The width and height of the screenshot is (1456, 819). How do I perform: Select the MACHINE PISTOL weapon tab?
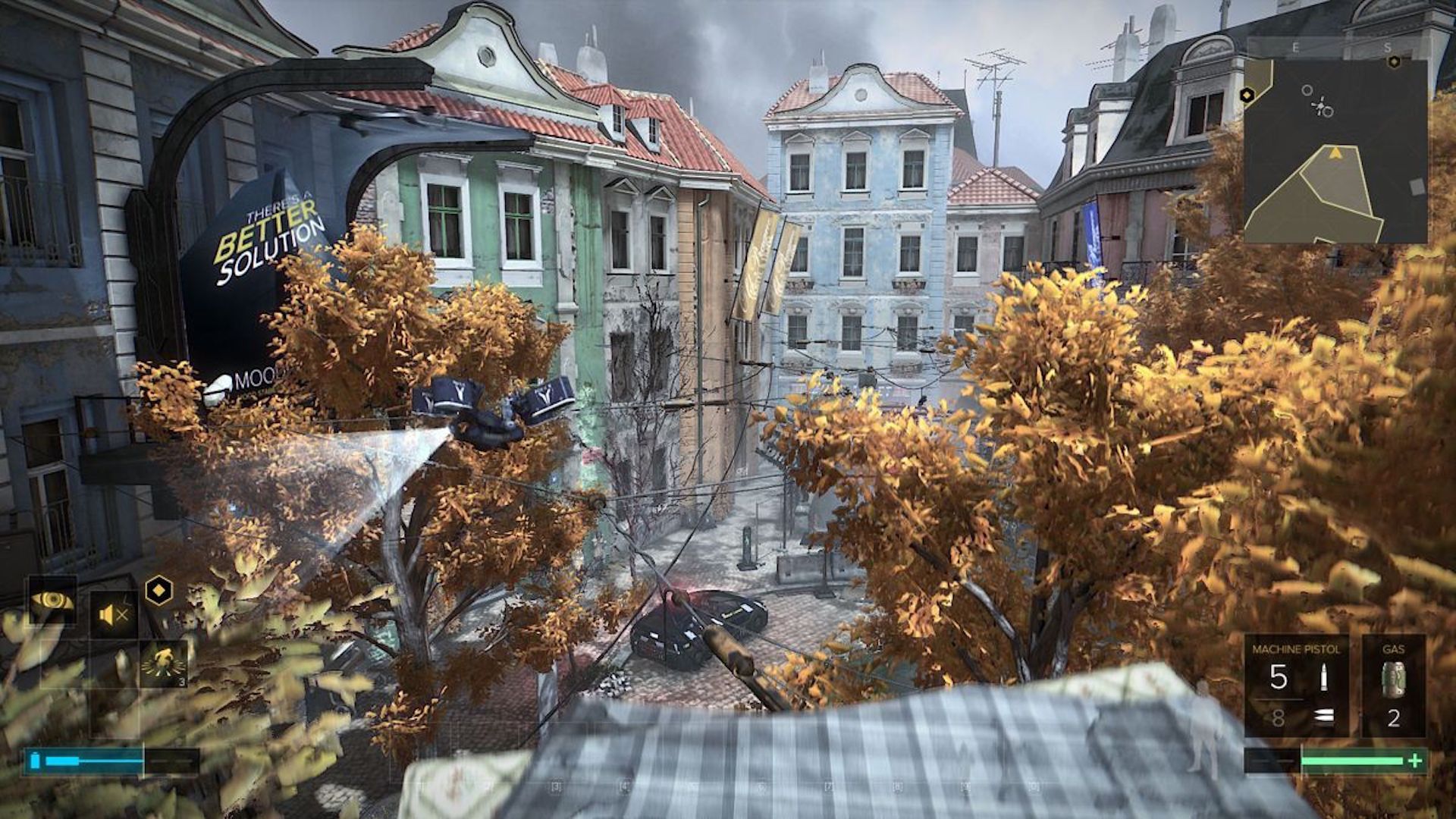pos(1298,650)
